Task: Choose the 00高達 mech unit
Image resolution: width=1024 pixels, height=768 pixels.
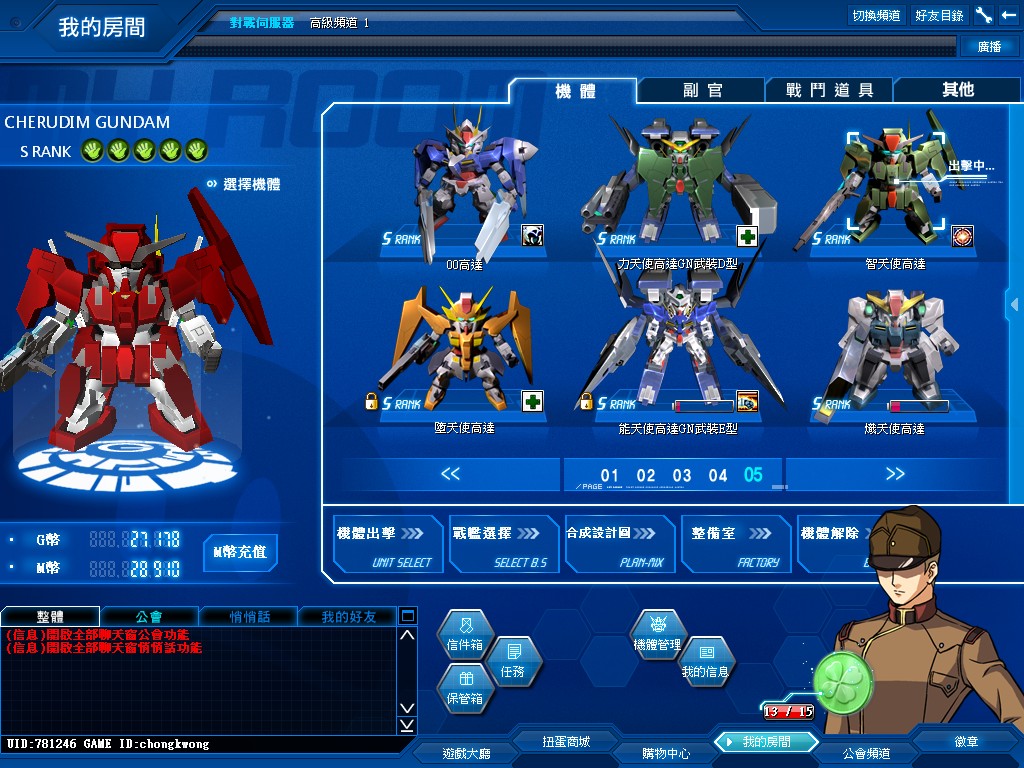Action: pos(464,190)
